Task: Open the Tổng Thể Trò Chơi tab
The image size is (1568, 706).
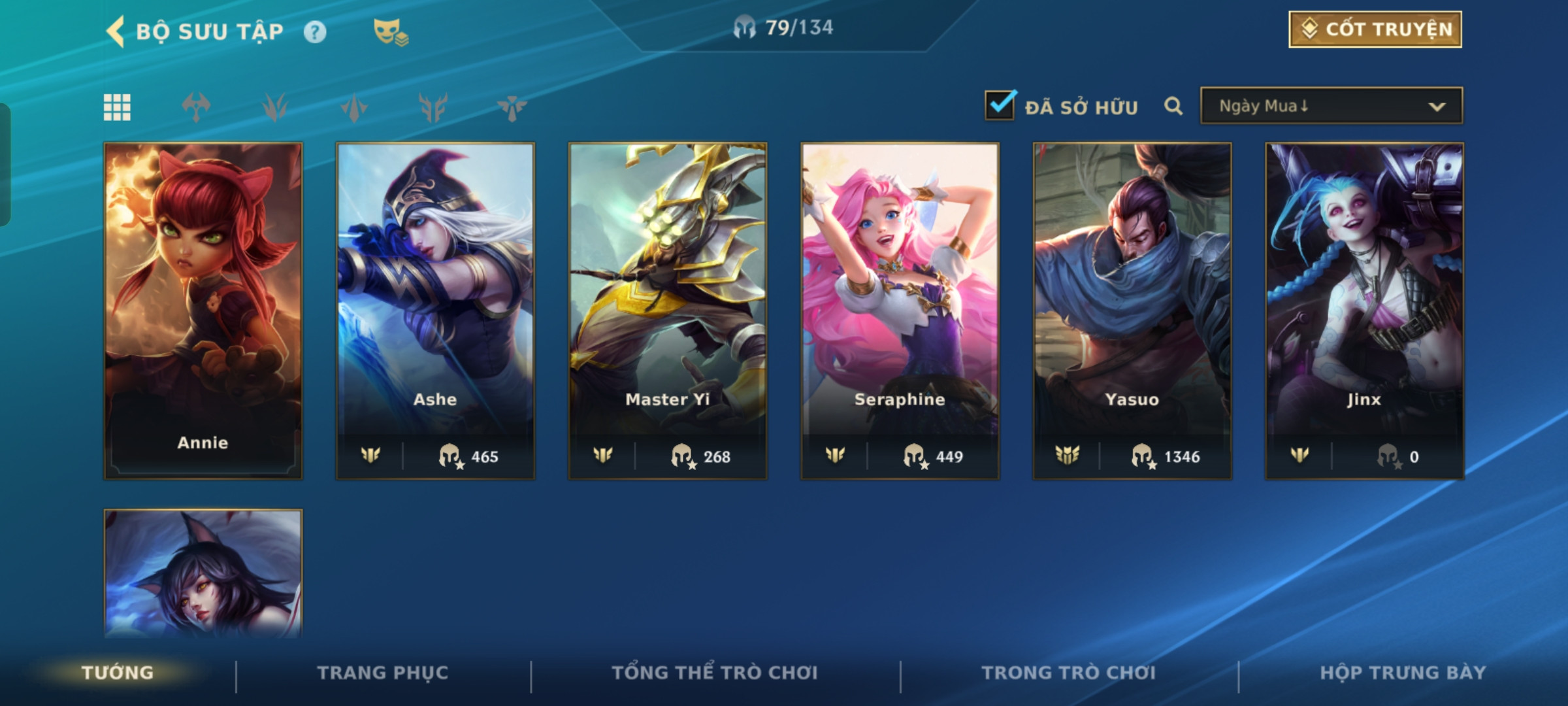Action: (715, 673)
